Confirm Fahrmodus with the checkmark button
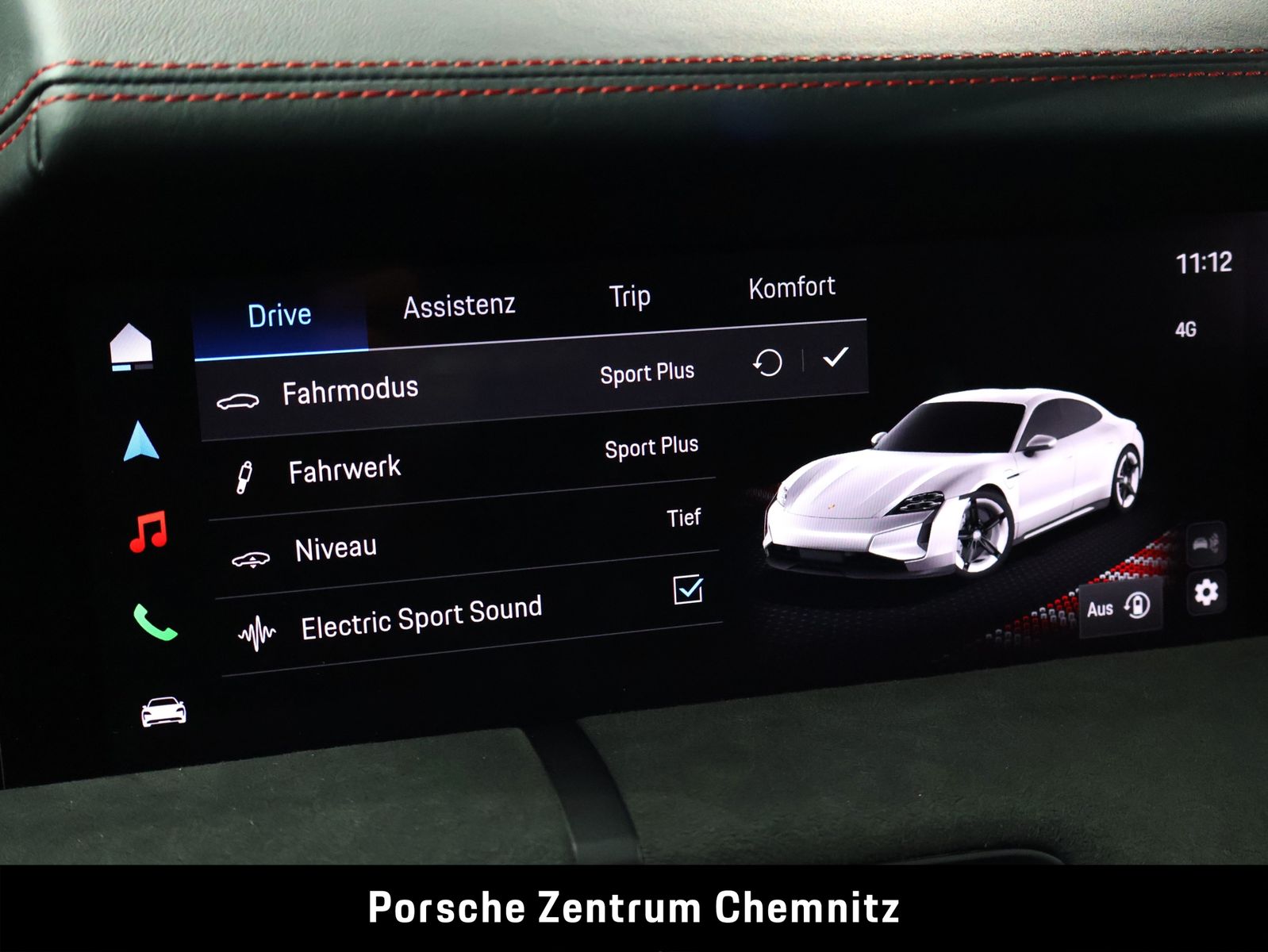Viewport: 1268px width, 952px height. coord(835,358)
